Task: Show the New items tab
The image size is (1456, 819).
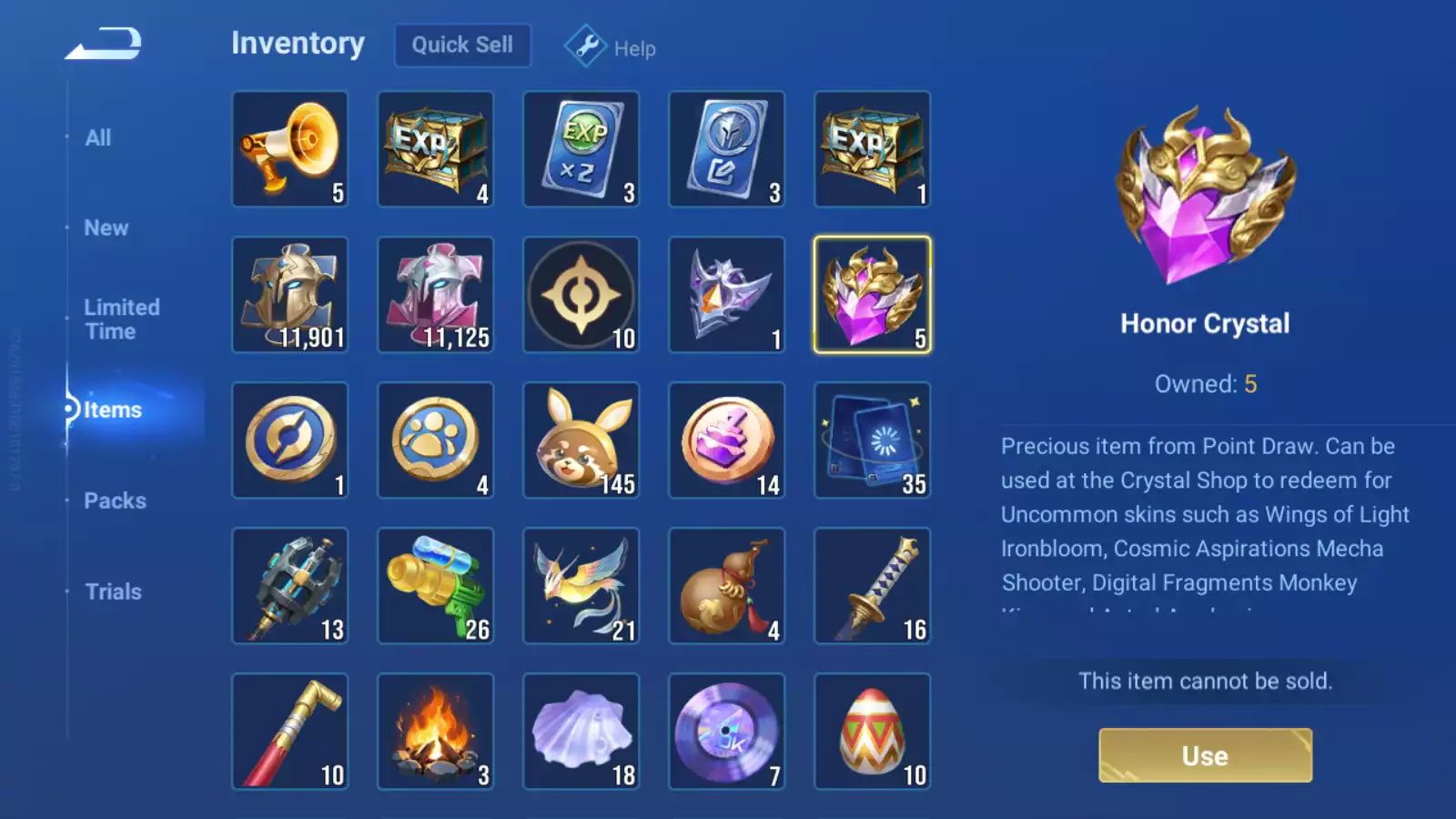Action: pyautogui.click(x=106, y=227)
